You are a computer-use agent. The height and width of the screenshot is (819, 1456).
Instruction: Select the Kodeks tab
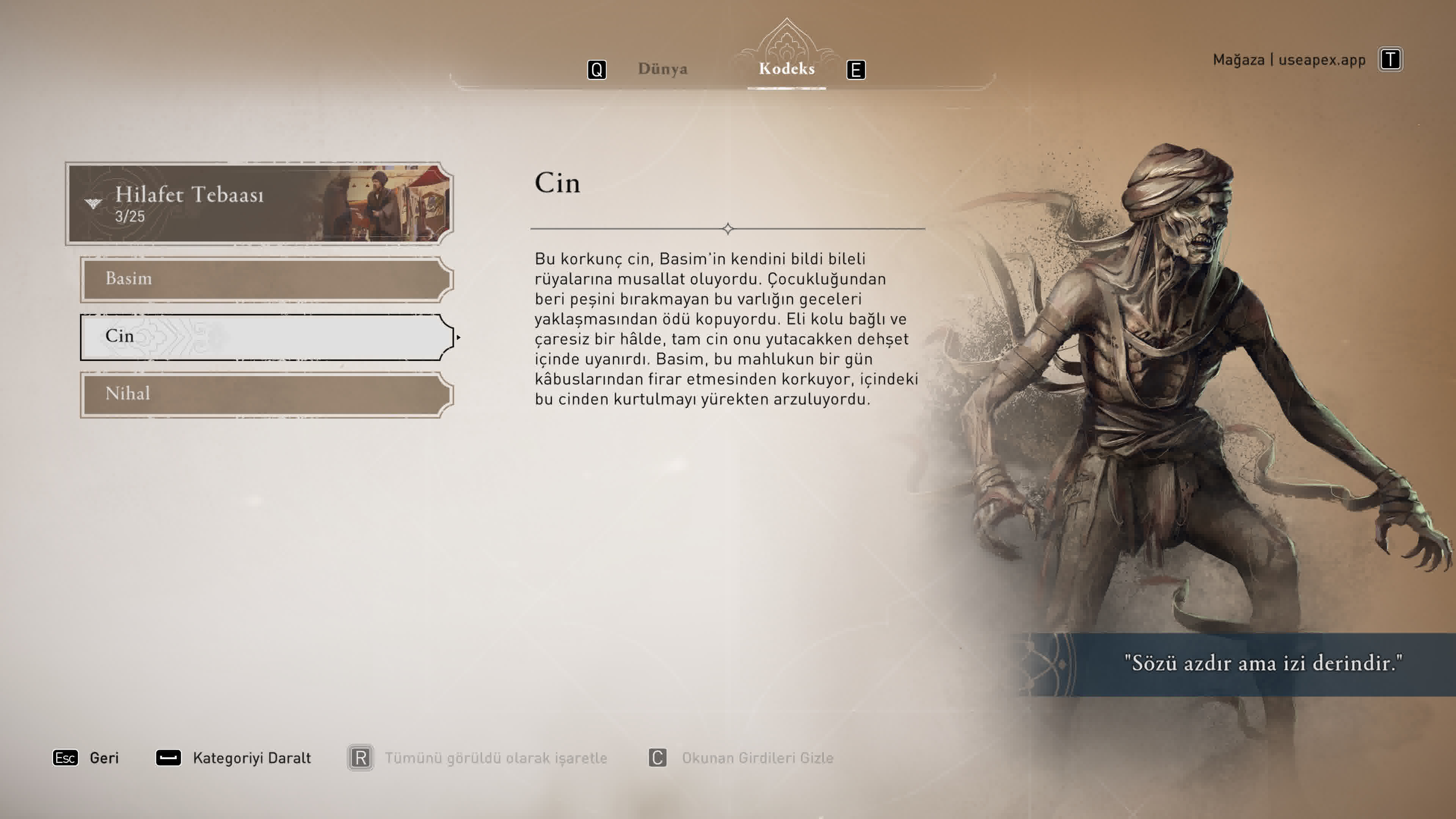click(x=786, y=69)
